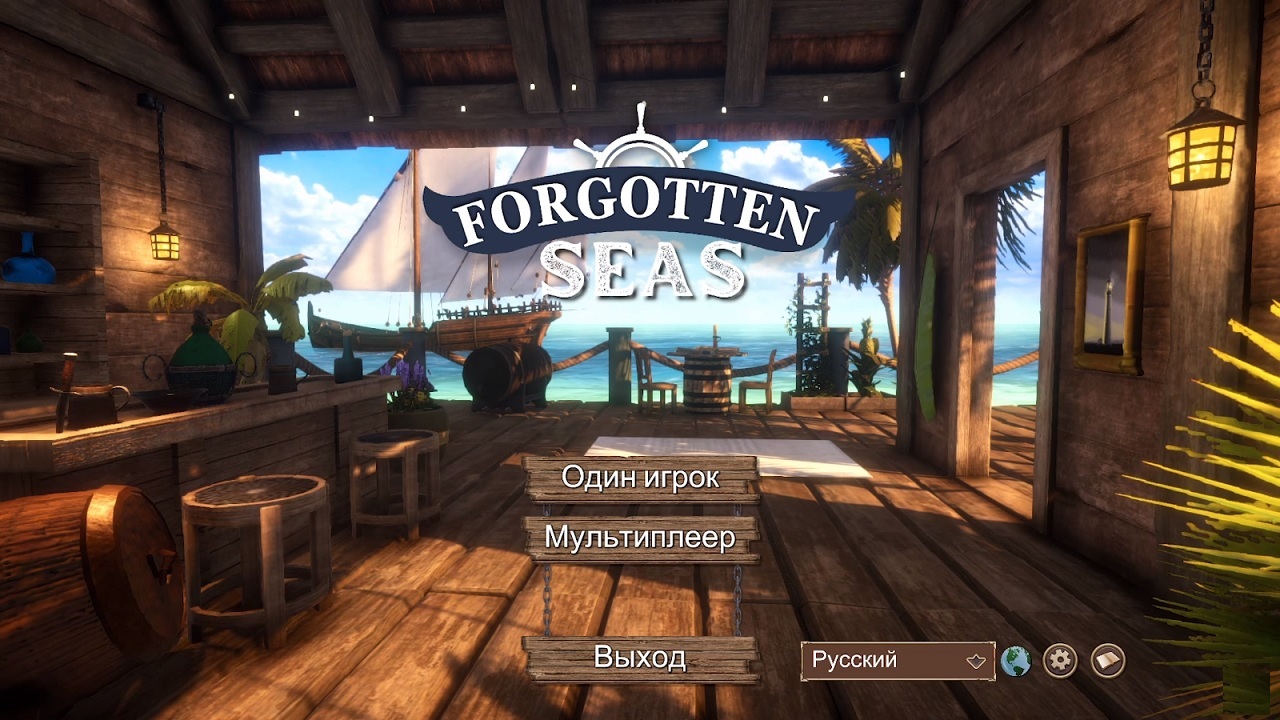This screenshot has height=720, width=1280.
Task: View credits by clicking the book icon
Action: click(x=1107, y=660)
